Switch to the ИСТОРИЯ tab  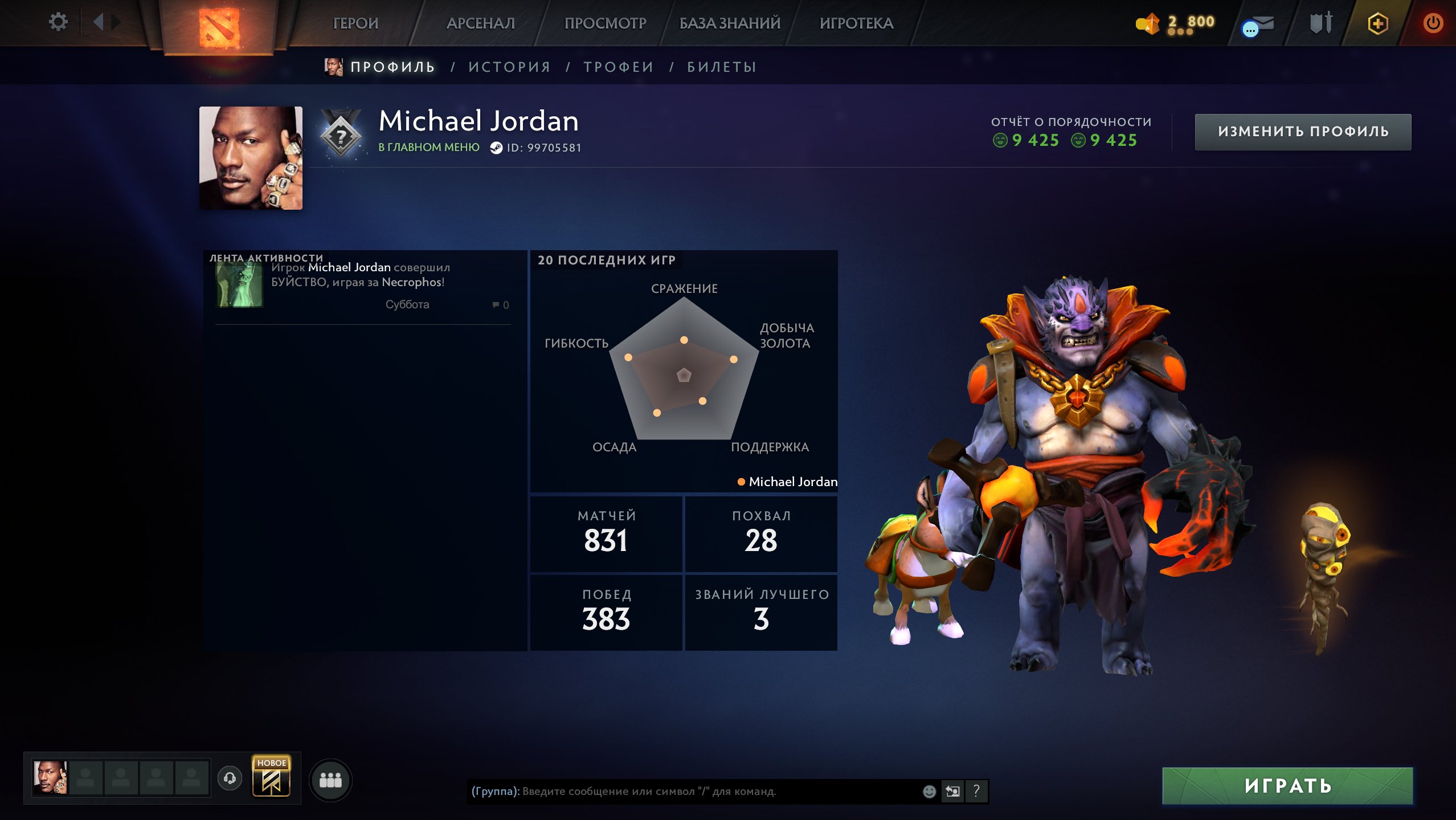(x=509, y=67)
